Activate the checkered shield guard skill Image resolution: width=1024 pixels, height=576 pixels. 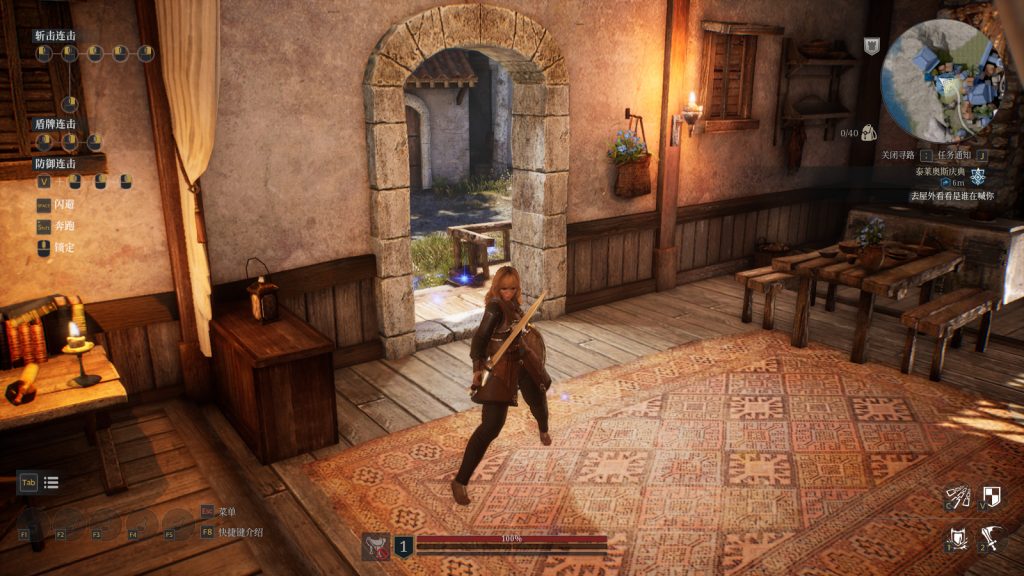991,496
